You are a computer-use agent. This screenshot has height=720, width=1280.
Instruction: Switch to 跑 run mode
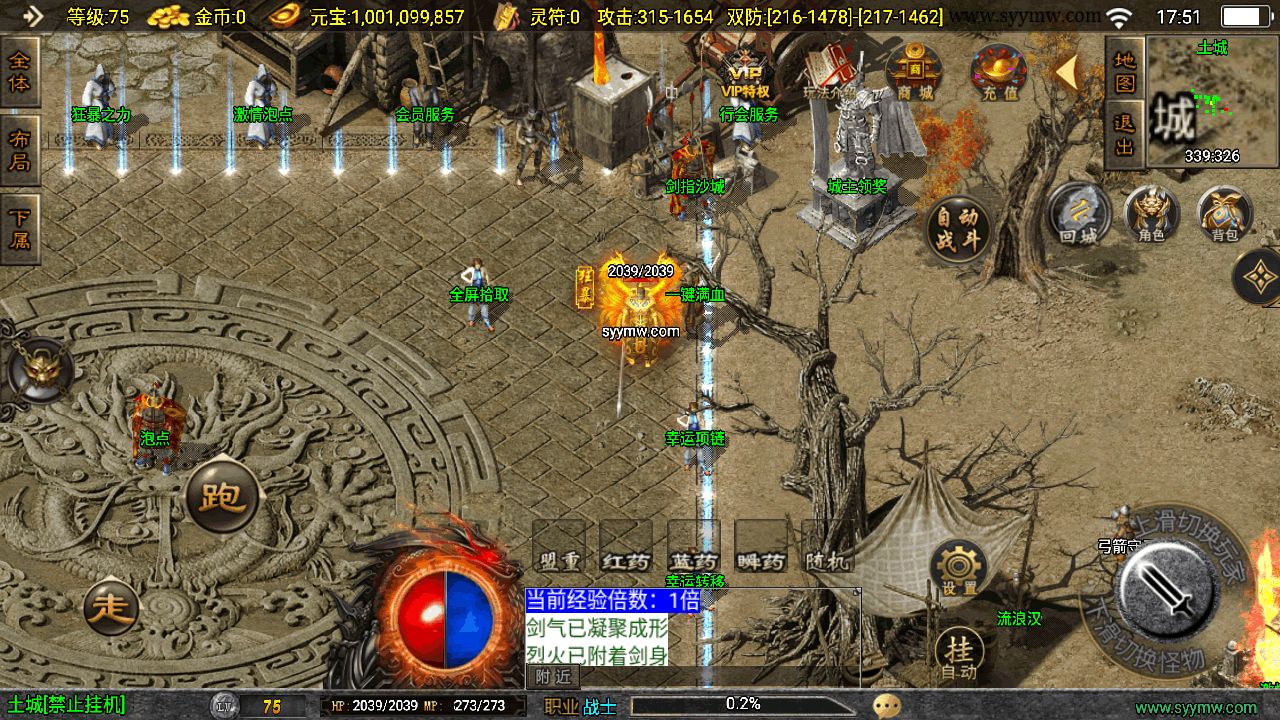222,497
